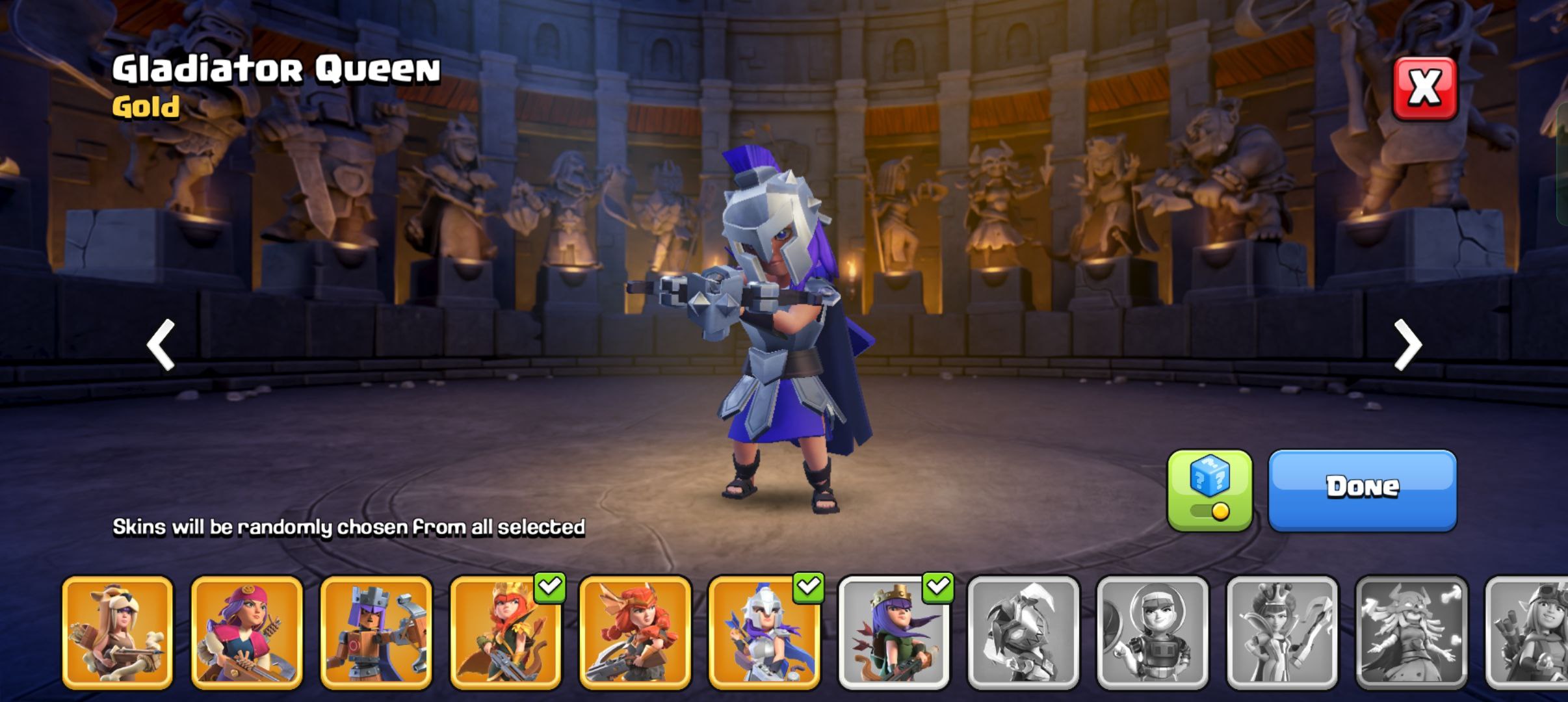Select the sabertooth hood queen skin
1568x702 pixels.
pos(118,632)
